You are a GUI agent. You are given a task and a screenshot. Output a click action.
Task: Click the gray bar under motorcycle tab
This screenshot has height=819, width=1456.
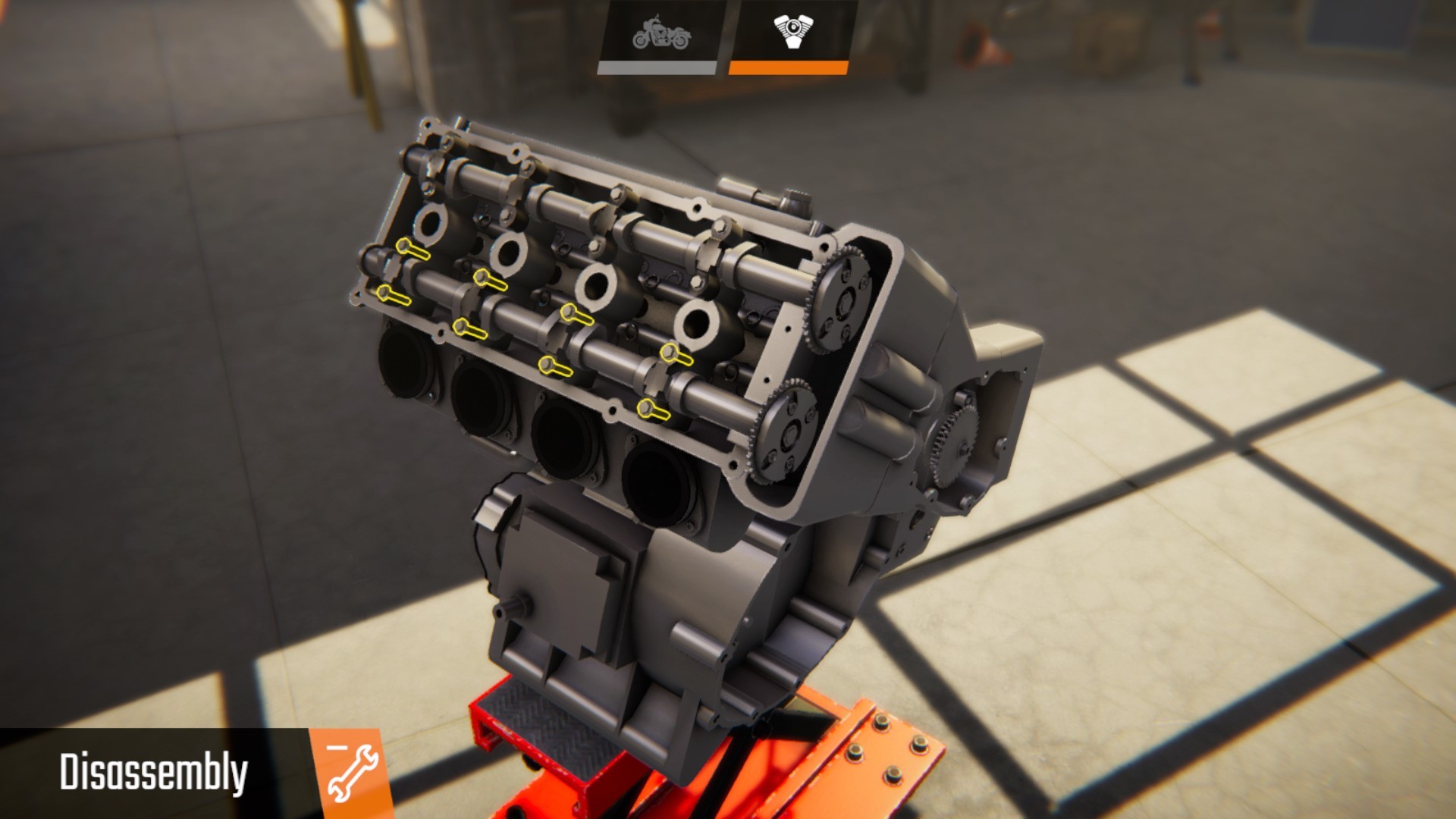(658, 67)
